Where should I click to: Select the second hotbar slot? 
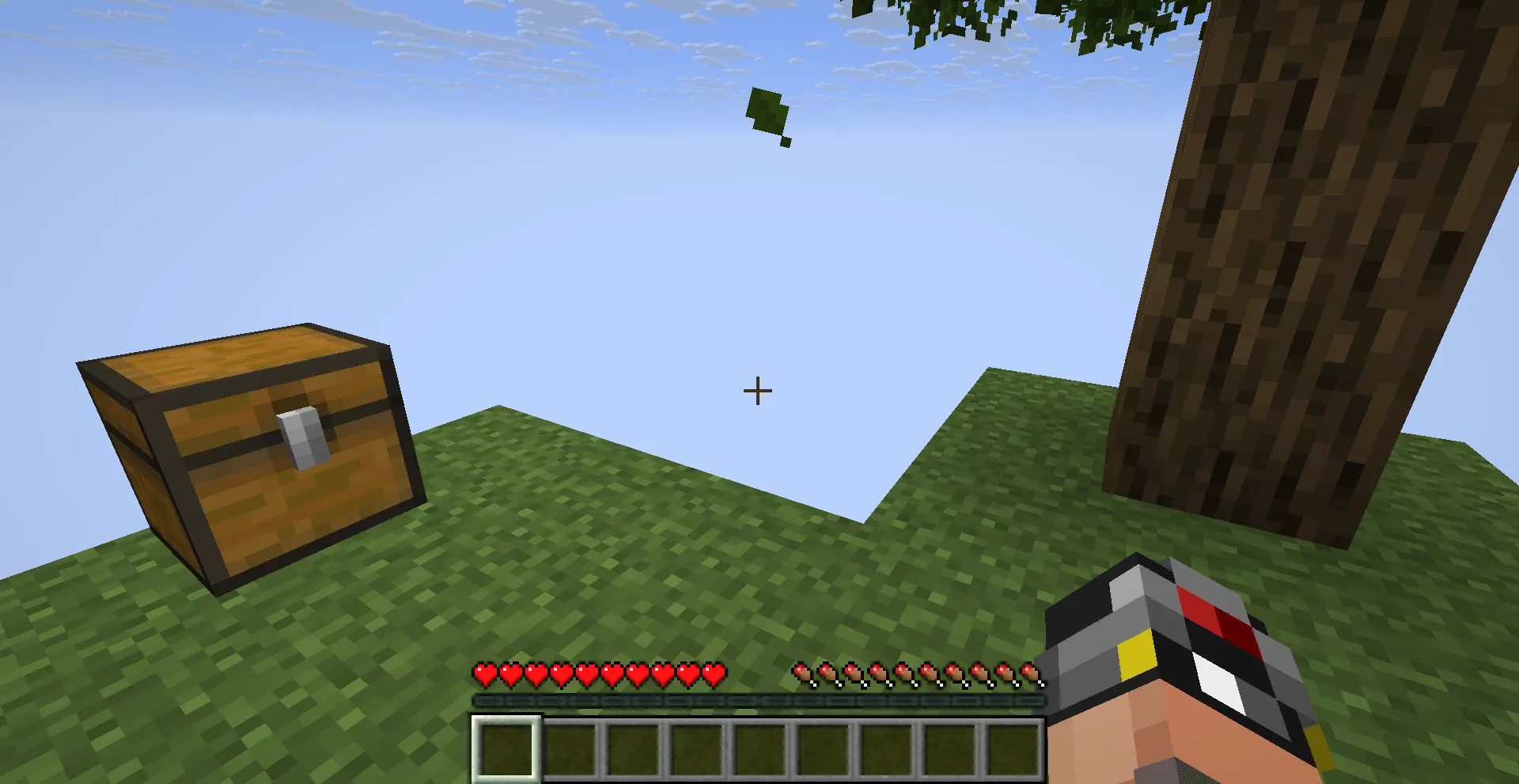coord(571,748)
